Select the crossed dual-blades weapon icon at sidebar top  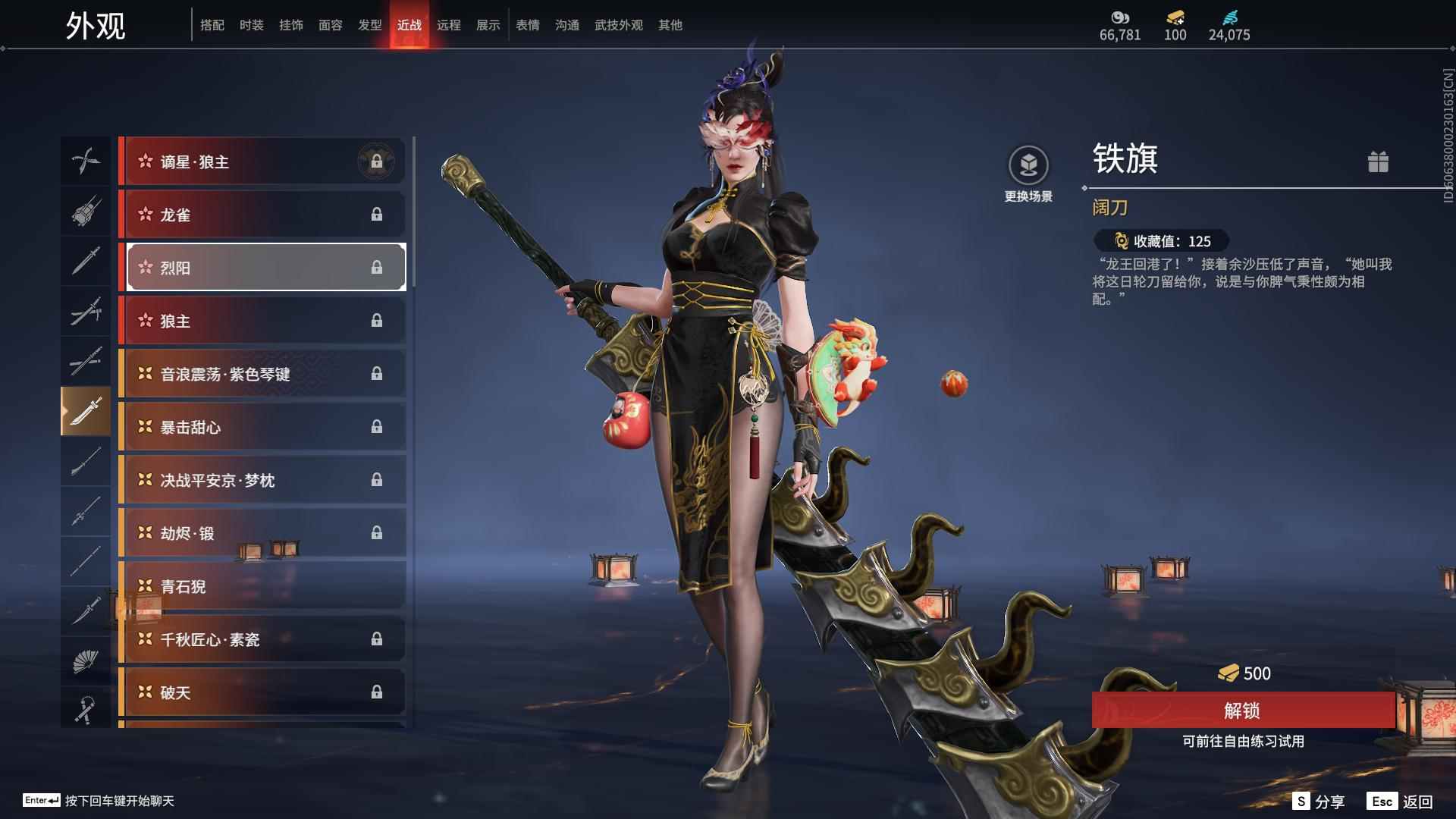86,161
